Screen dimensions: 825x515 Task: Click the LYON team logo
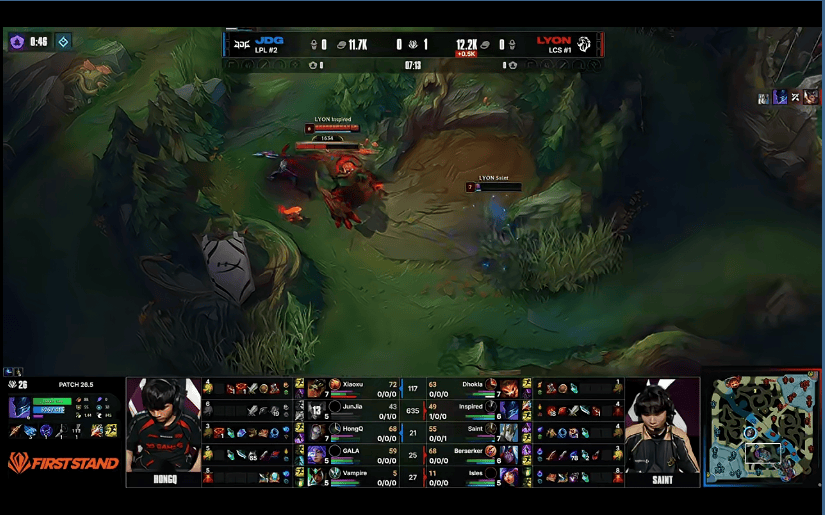pos(585,44)
